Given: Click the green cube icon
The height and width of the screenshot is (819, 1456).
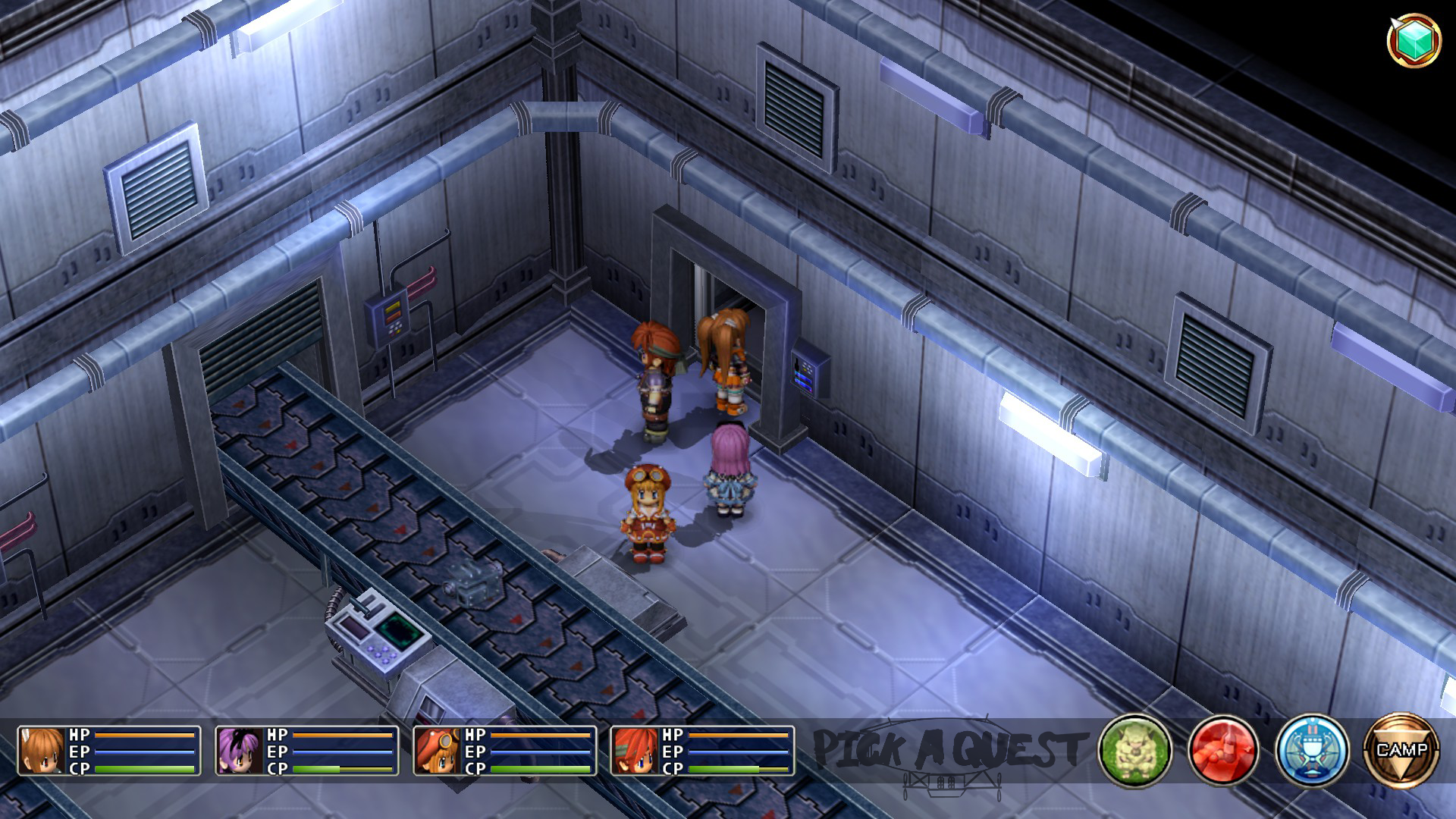Looking at the screenshot, I should coord(1414,39).
